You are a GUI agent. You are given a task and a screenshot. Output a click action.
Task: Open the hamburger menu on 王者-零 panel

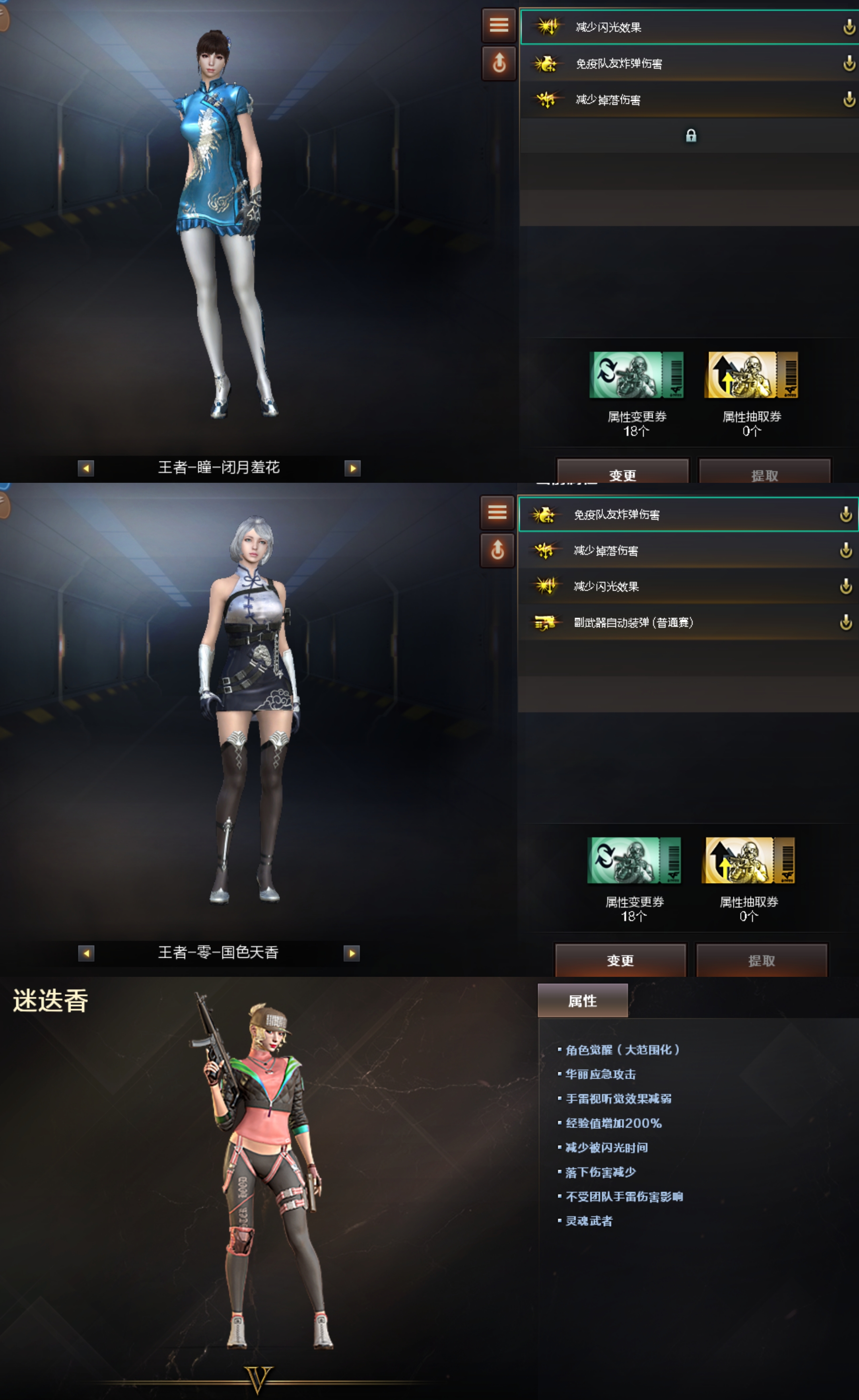coord(498,513)
